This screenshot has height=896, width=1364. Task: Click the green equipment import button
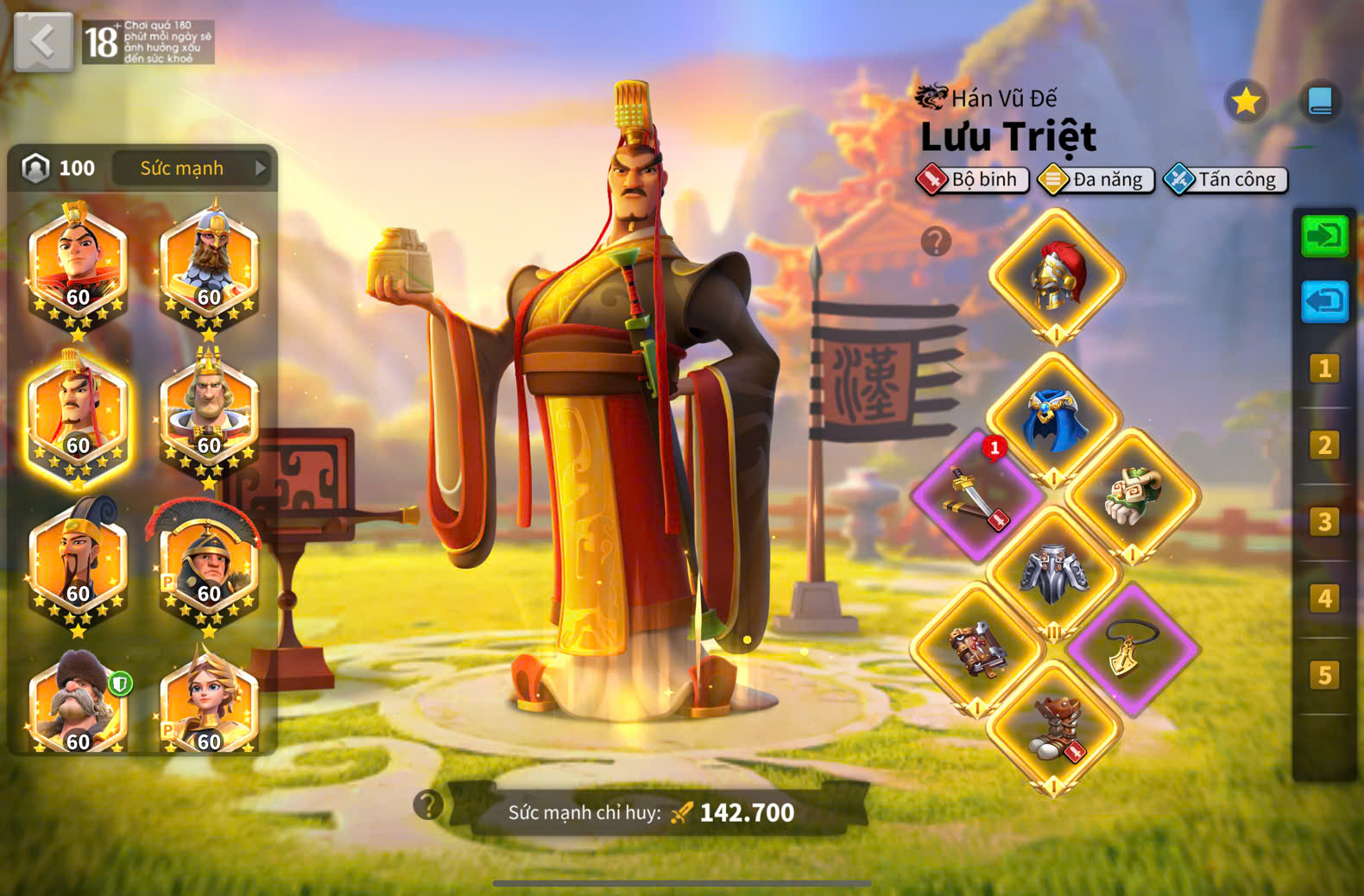coord(1324,237)
